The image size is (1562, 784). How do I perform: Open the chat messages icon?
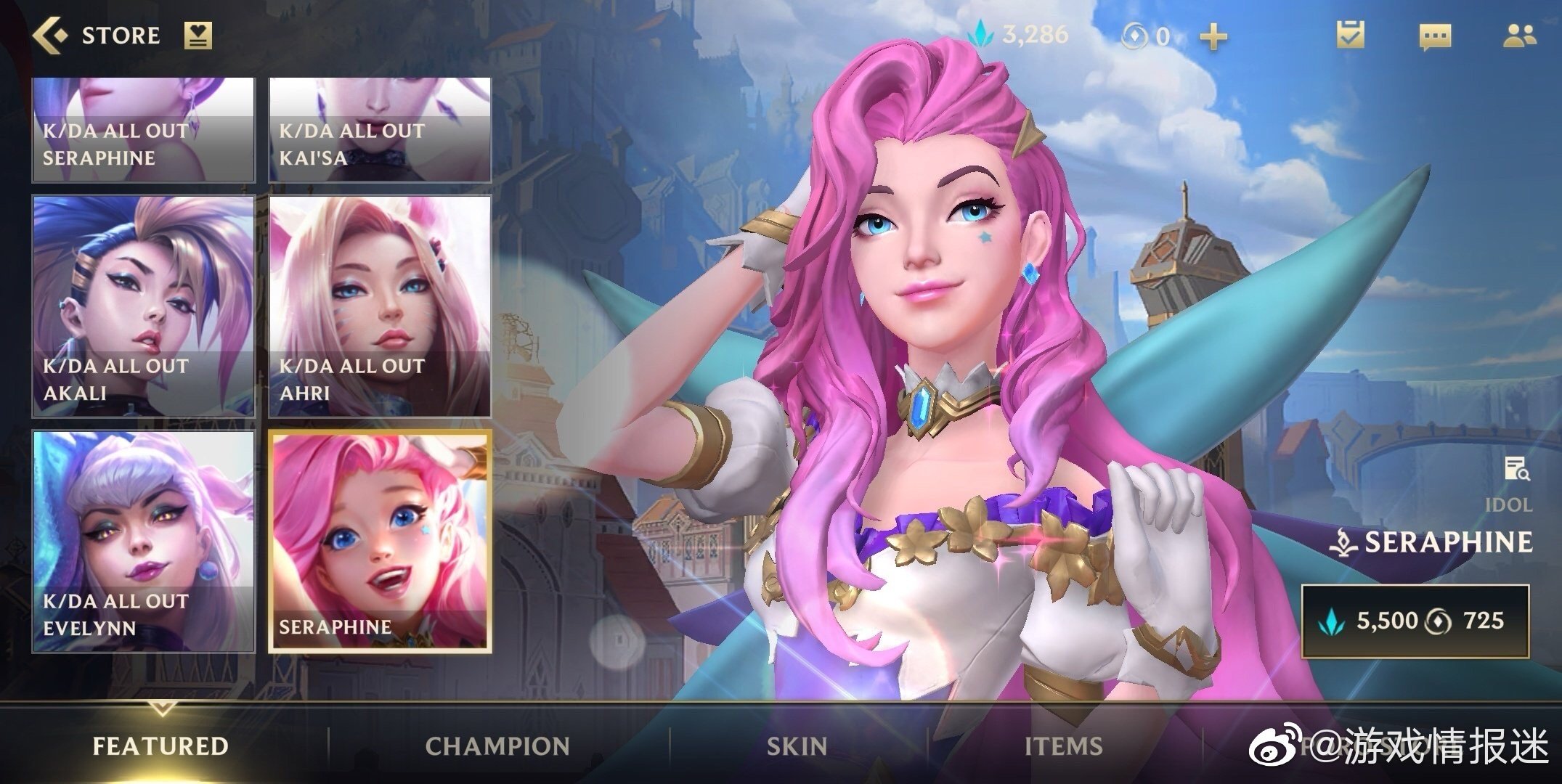pos(1435,36)
